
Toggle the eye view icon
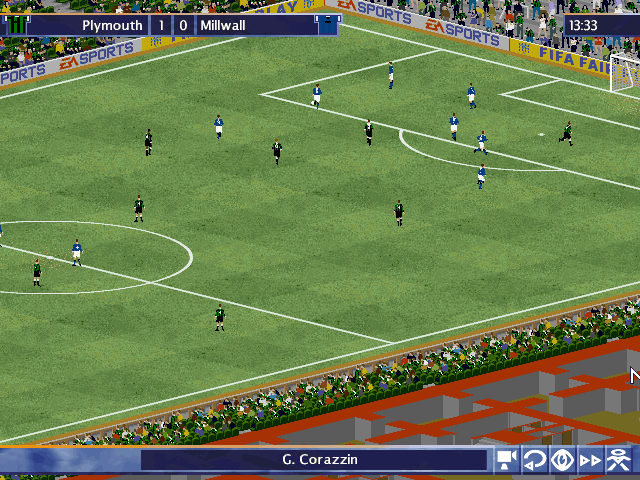click(563, 460)
